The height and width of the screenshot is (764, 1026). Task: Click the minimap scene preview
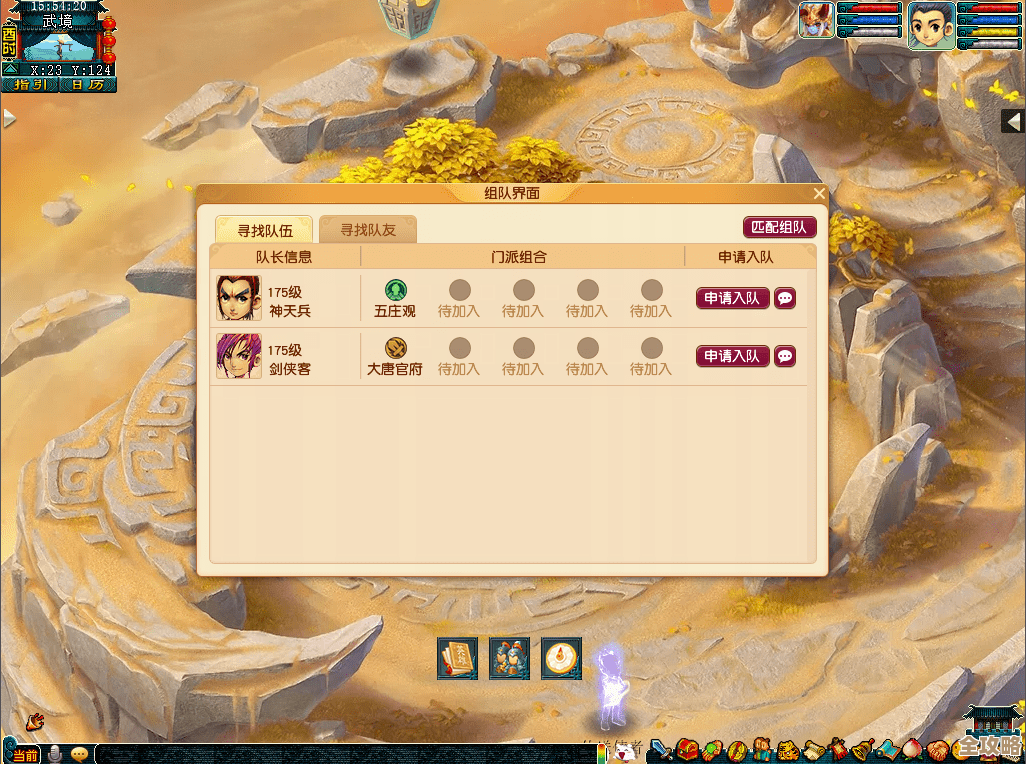pos(60,44)
